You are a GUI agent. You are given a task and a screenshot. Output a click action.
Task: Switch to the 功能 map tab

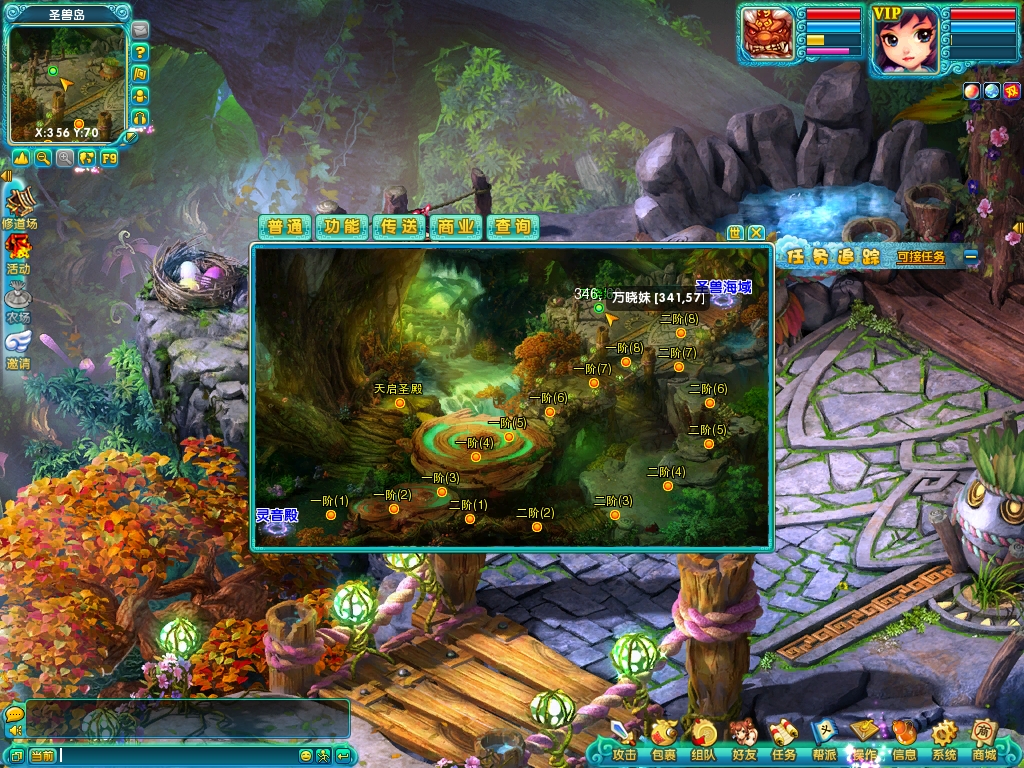342,227
